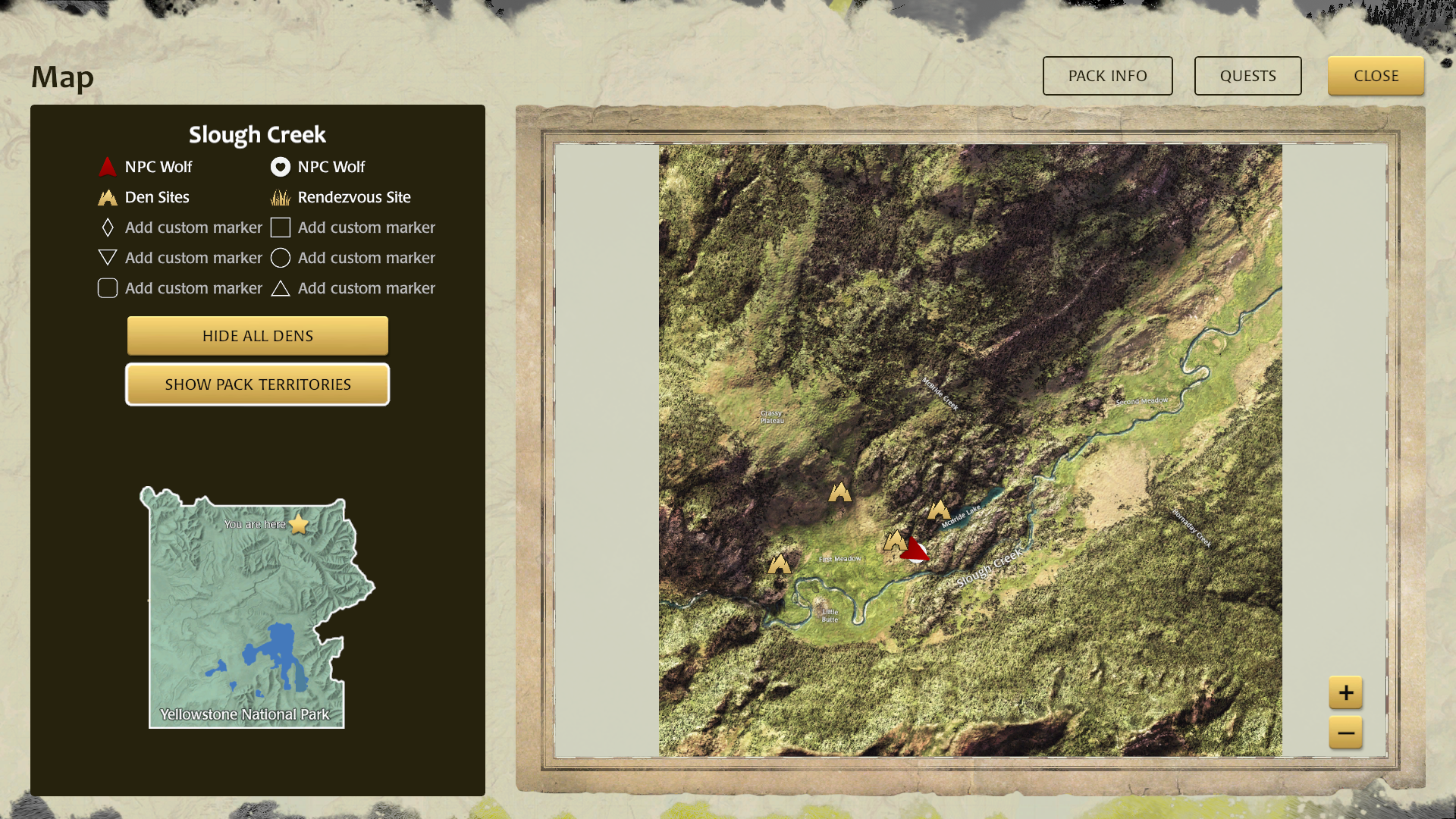Choose the rounded square custom marker
This screenshot has height=819, width=1456.
coord(108,288)
